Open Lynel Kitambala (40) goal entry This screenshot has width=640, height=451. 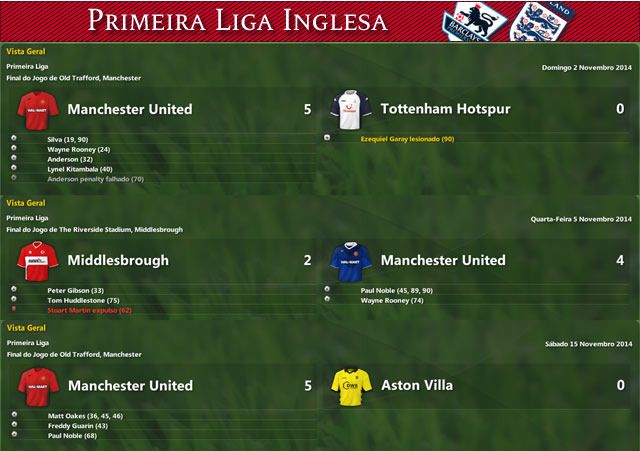pyautogui.click(x=80, y=169)
